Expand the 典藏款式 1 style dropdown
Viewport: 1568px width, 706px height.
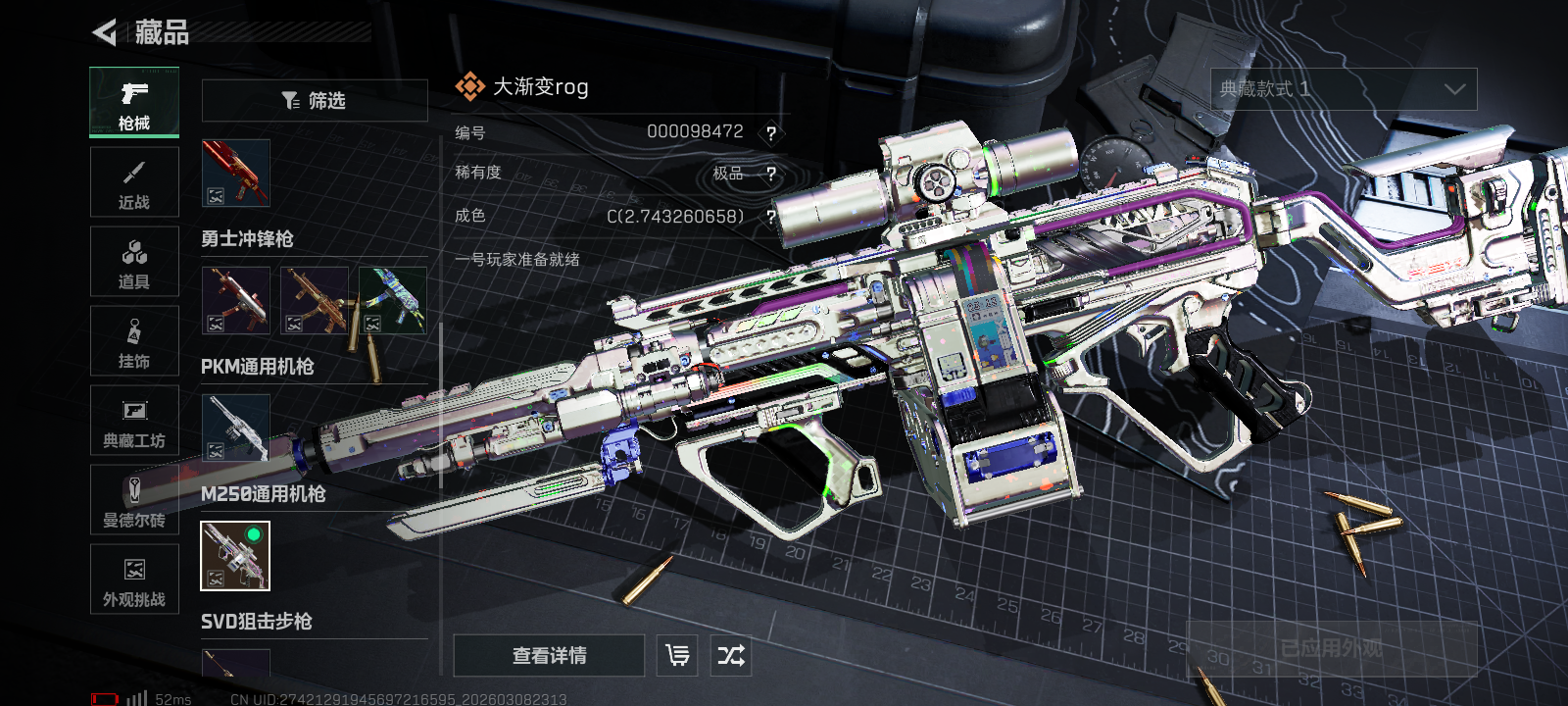click(1344, 89)
